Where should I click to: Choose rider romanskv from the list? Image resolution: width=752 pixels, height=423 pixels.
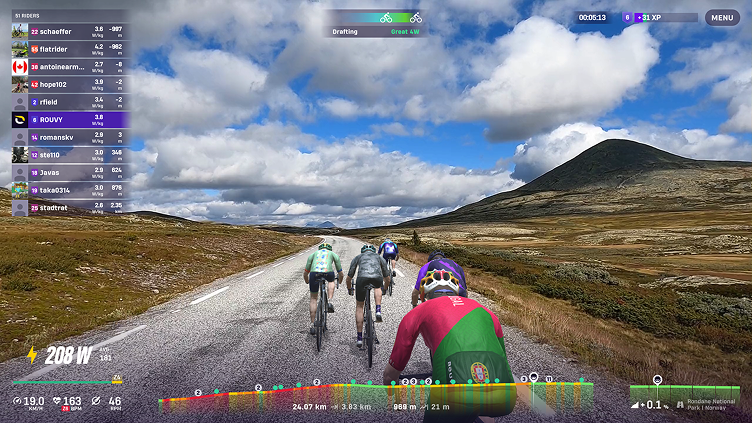68,137
